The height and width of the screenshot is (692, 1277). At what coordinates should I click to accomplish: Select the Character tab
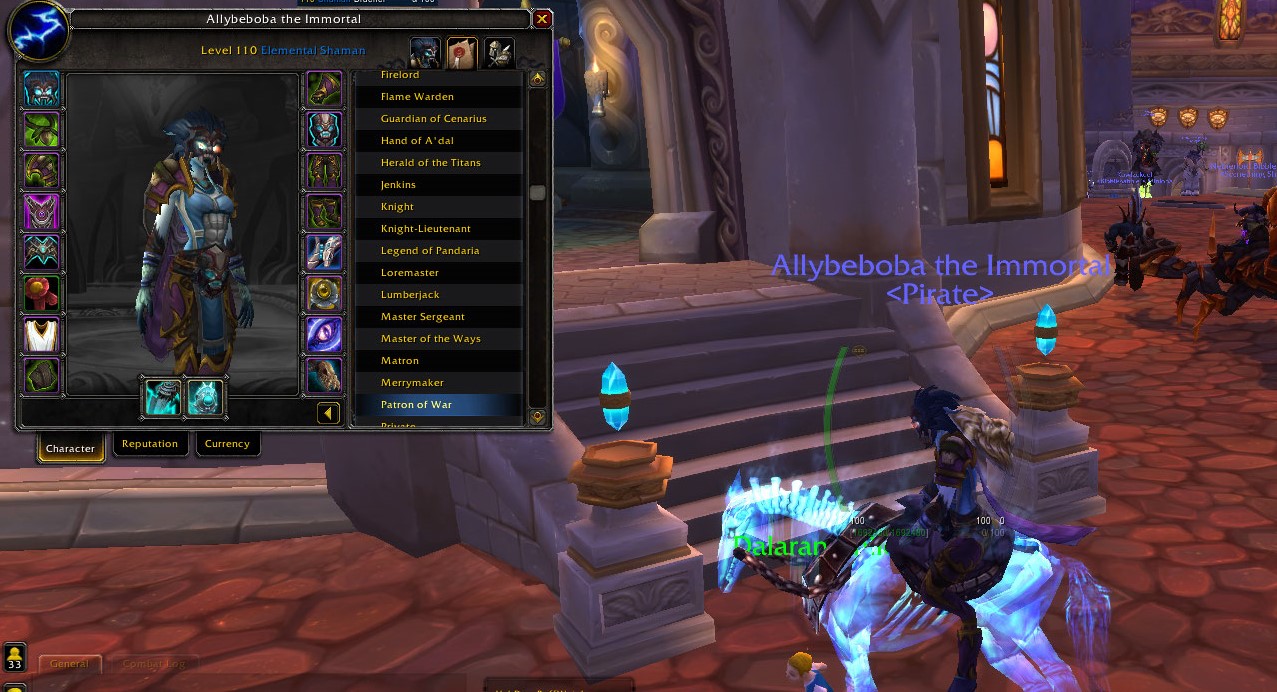pos(70,448)
